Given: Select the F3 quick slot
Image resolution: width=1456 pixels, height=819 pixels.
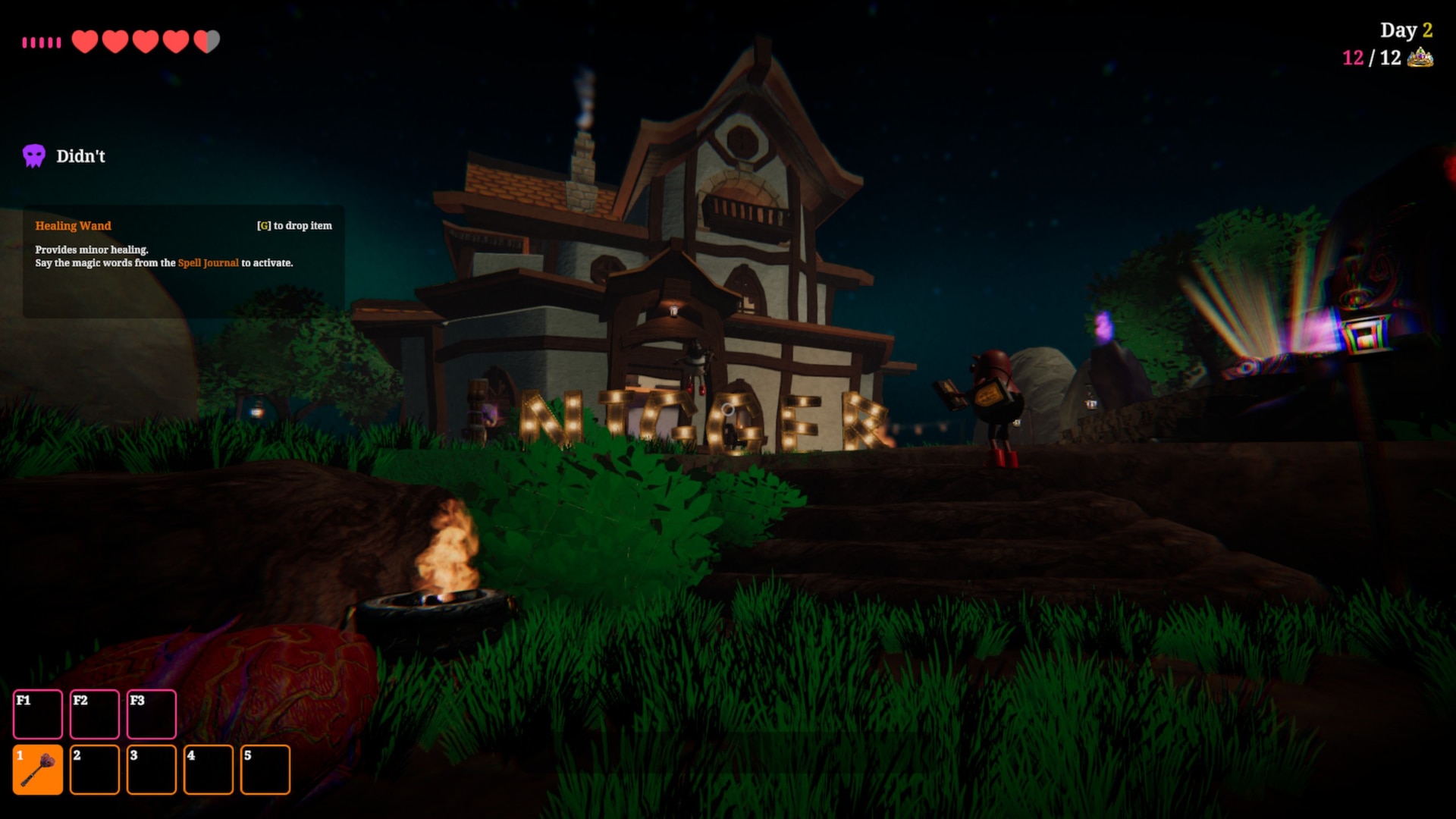Looking at the screenshot, I should [x=152, y=714].
